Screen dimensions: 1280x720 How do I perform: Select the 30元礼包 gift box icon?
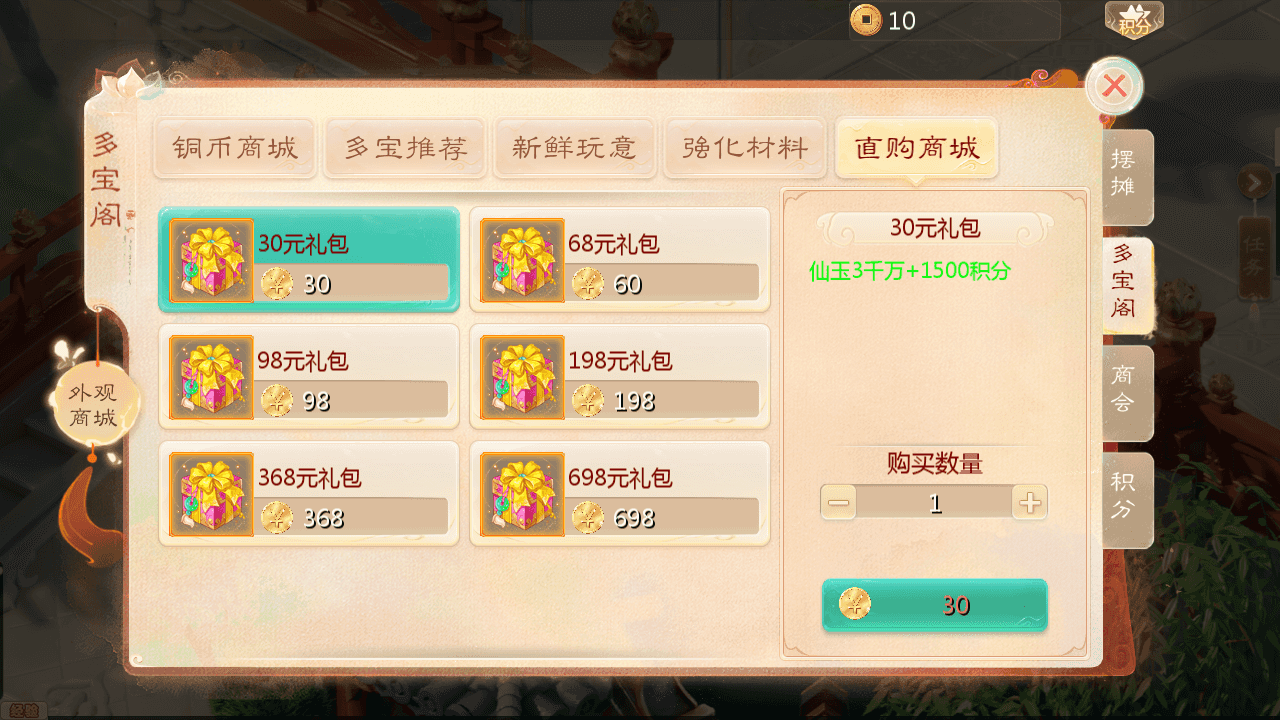pos(211,258)
